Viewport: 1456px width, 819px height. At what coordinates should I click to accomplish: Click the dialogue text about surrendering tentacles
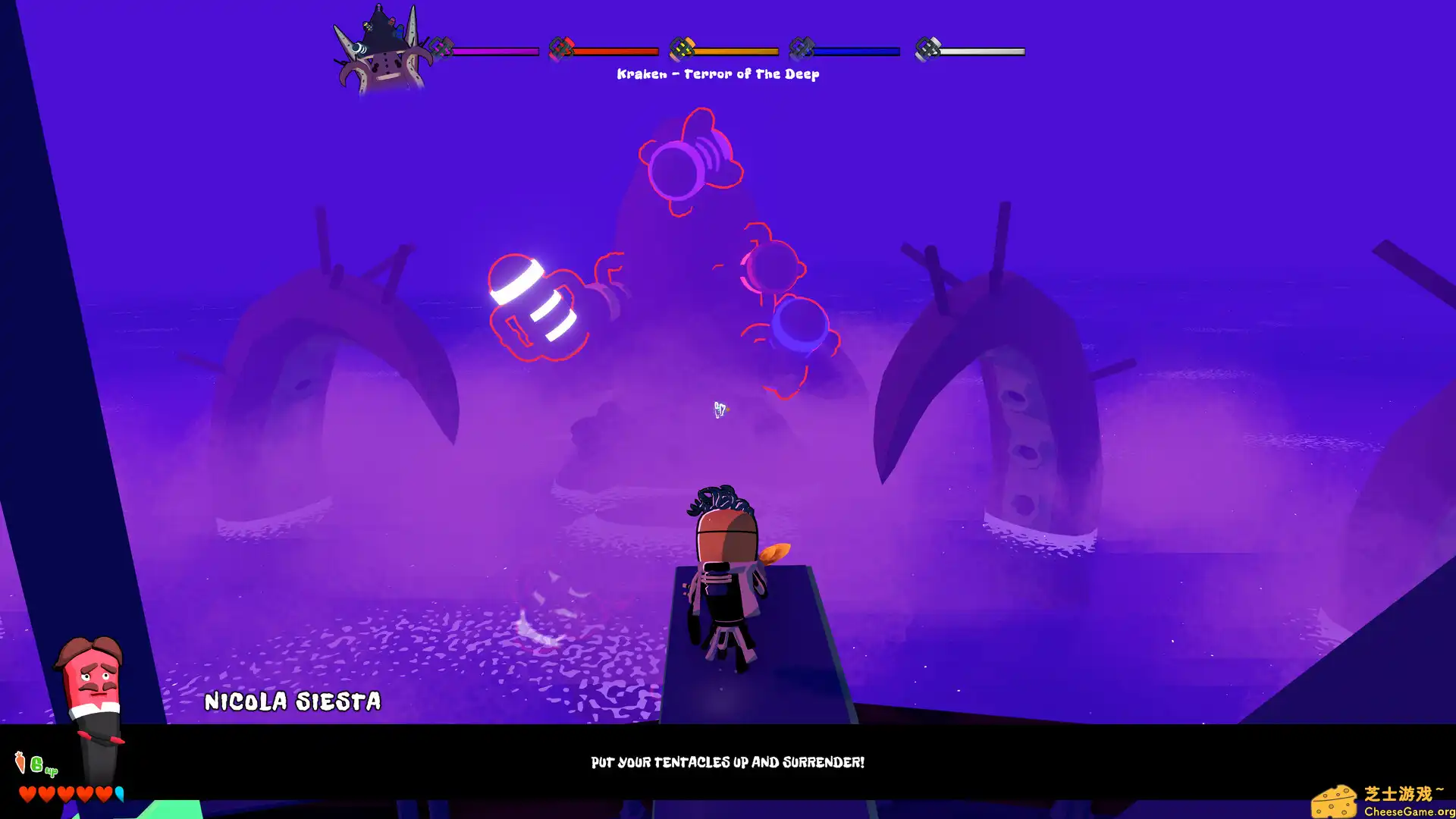[728, 763]
